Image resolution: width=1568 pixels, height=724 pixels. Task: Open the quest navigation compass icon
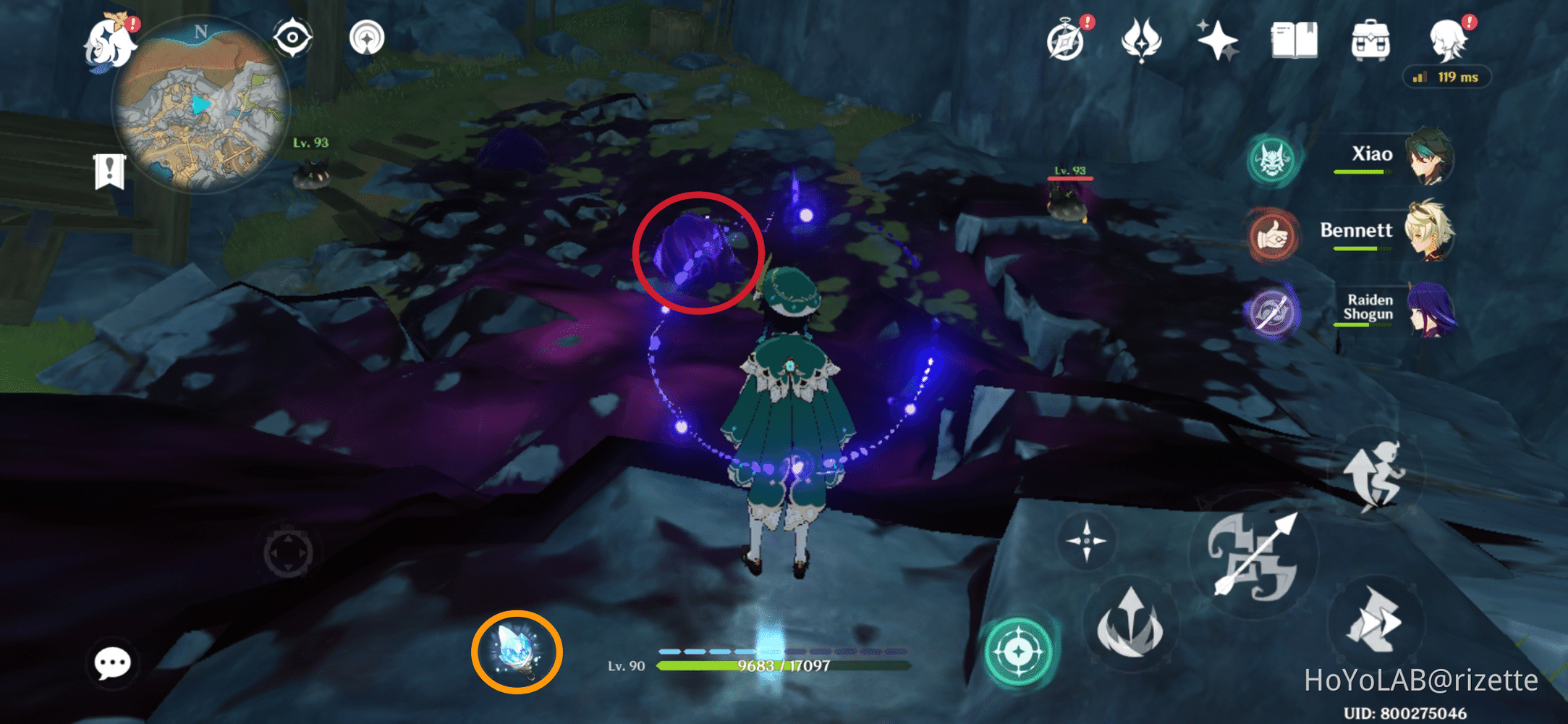pyautogui.click(x=1064, y=43)
